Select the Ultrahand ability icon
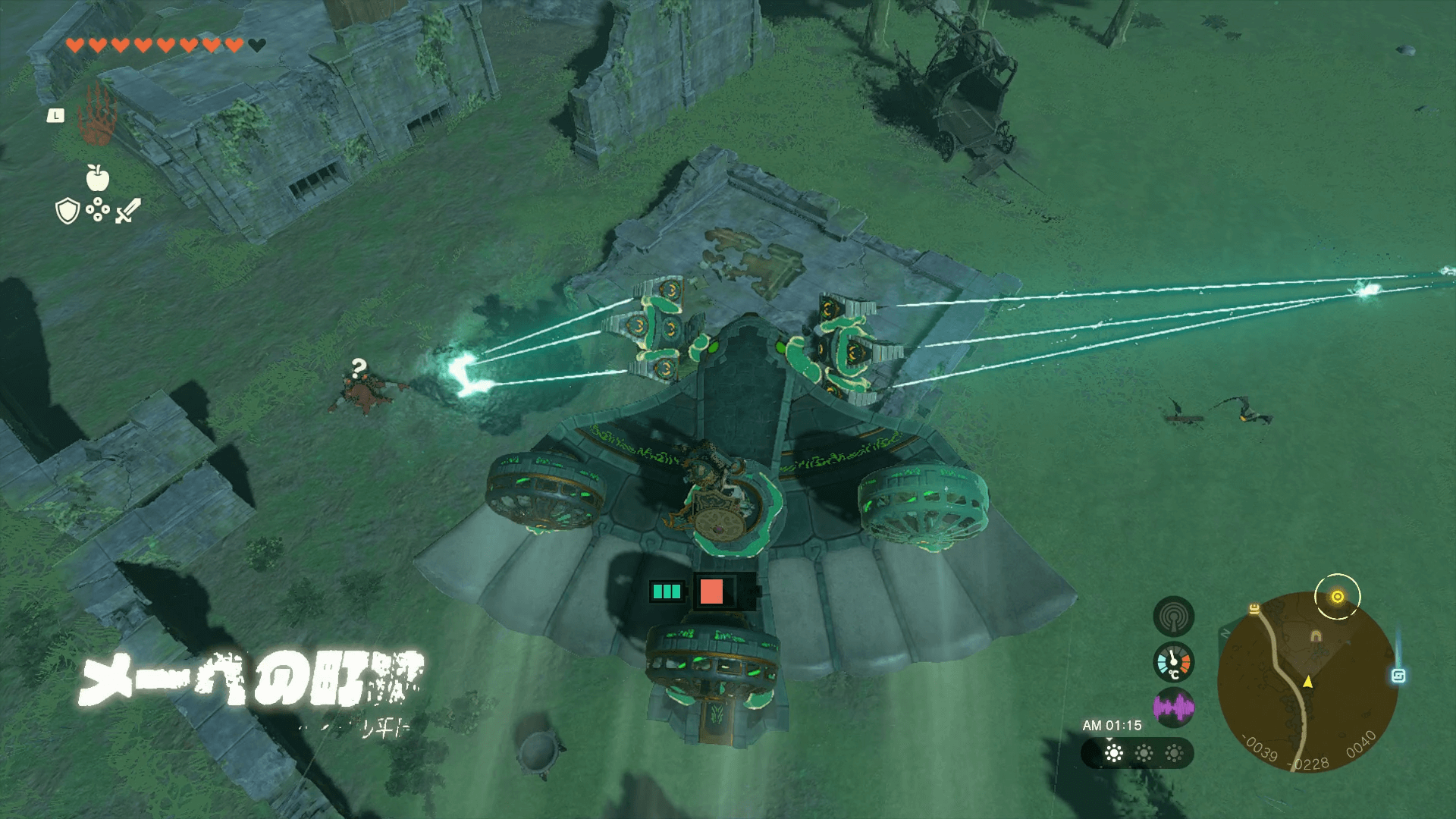1456x819 pixels. (98, 115)
